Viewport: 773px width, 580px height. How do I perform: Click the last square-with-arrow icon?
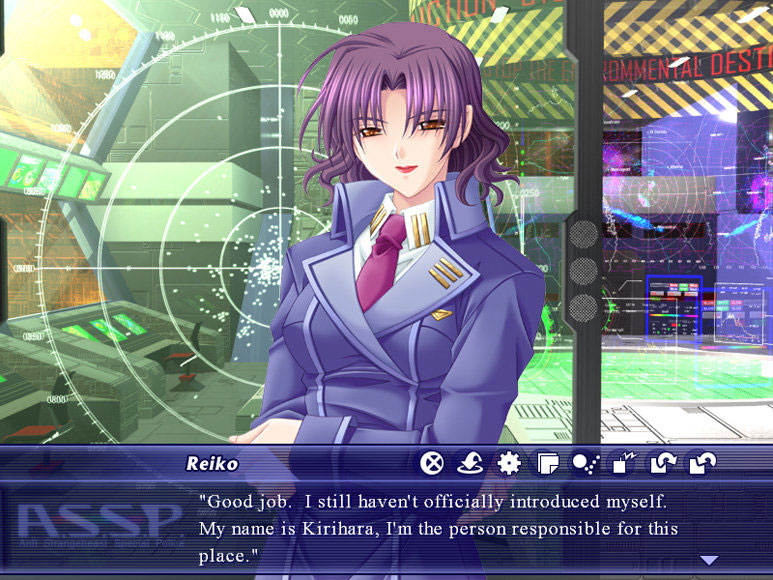coord(702,463)
